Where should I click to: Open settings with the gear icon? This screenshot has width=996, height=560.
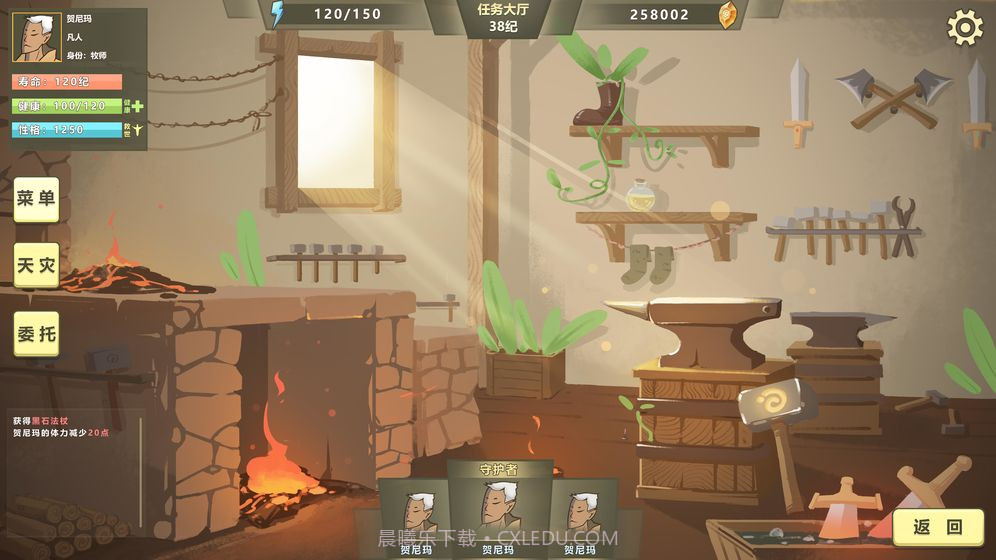[964, 28]
